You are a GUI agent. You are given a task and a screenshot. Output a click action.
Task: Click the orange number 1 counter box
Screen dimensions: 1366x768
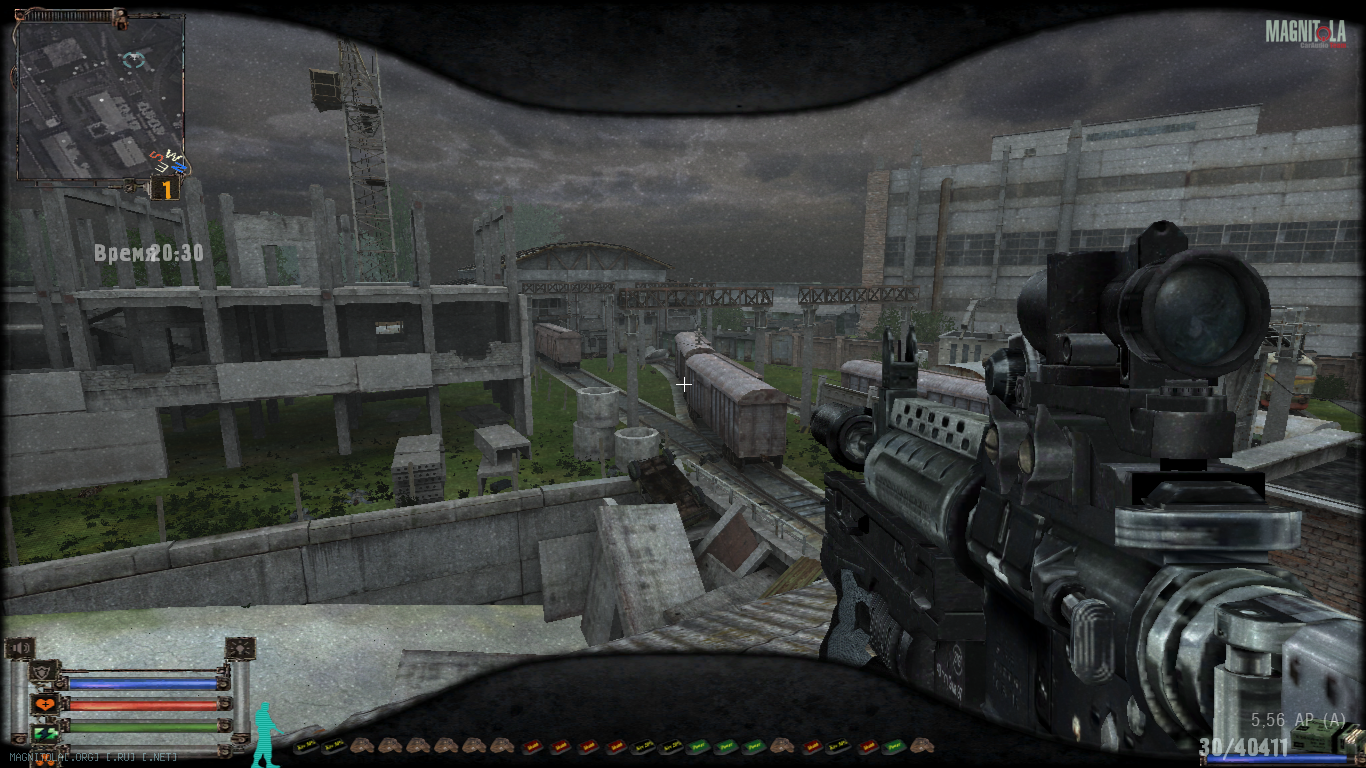point(164,189)
